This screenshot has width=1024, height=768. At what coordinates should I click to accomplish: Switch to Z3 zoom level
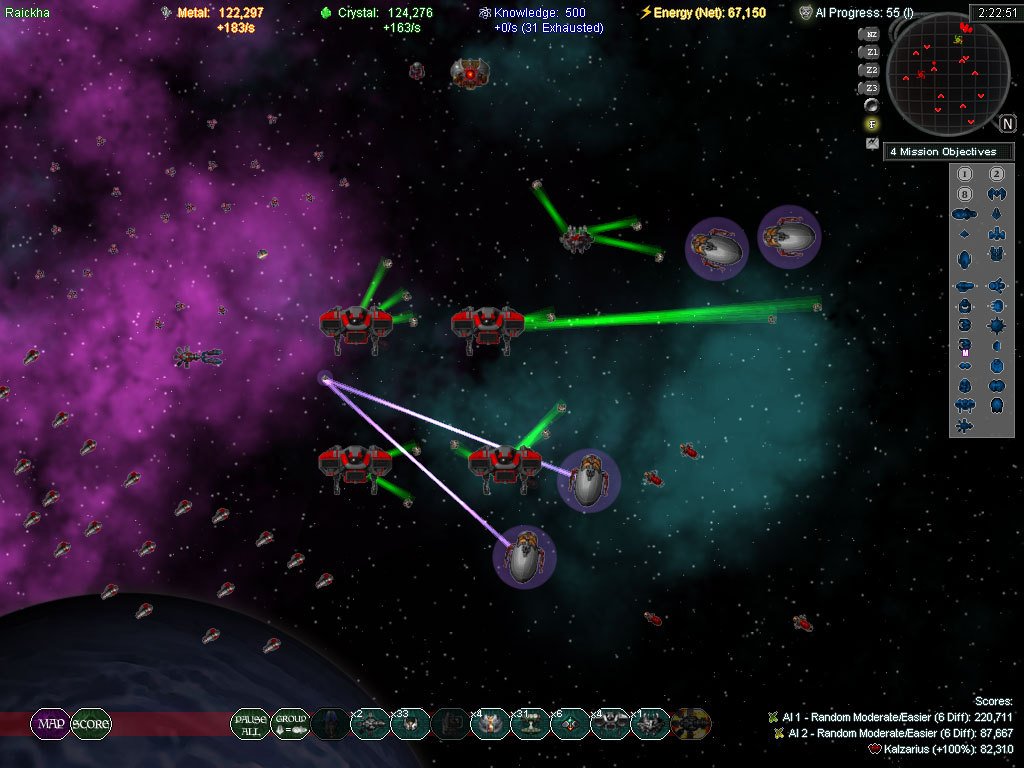(x=871, y=88)
